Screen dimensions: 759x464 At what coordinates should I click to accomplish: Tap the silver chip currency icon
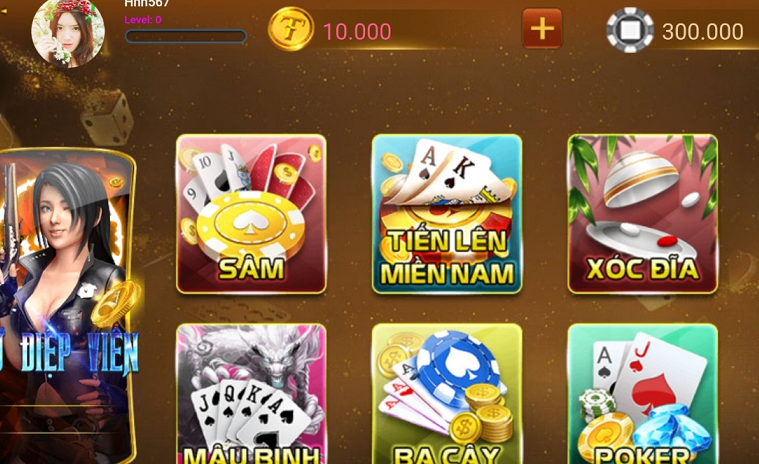pos(630,30)
